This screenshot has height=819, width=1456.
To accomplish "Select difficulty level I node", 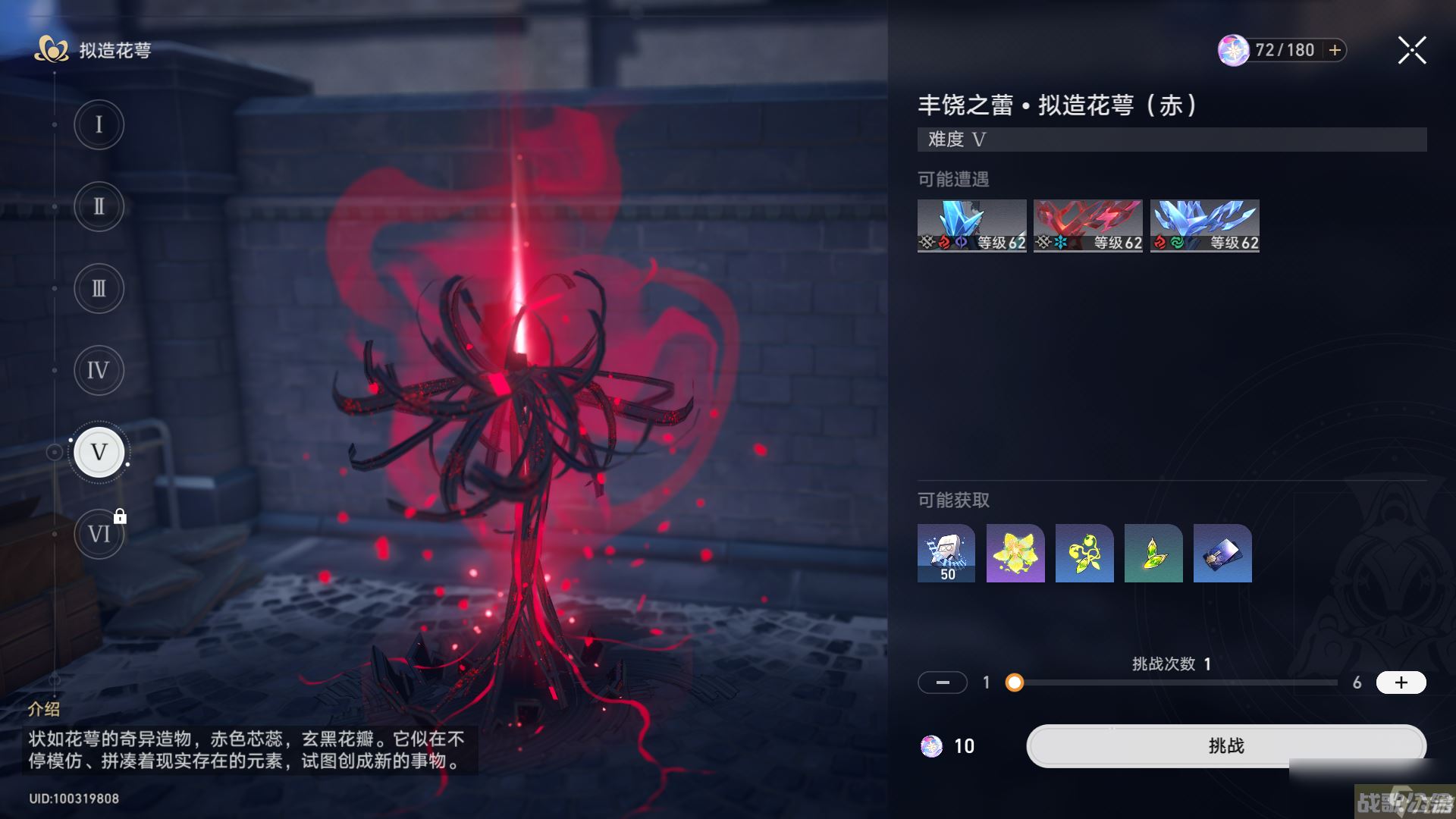I will 99,125.
